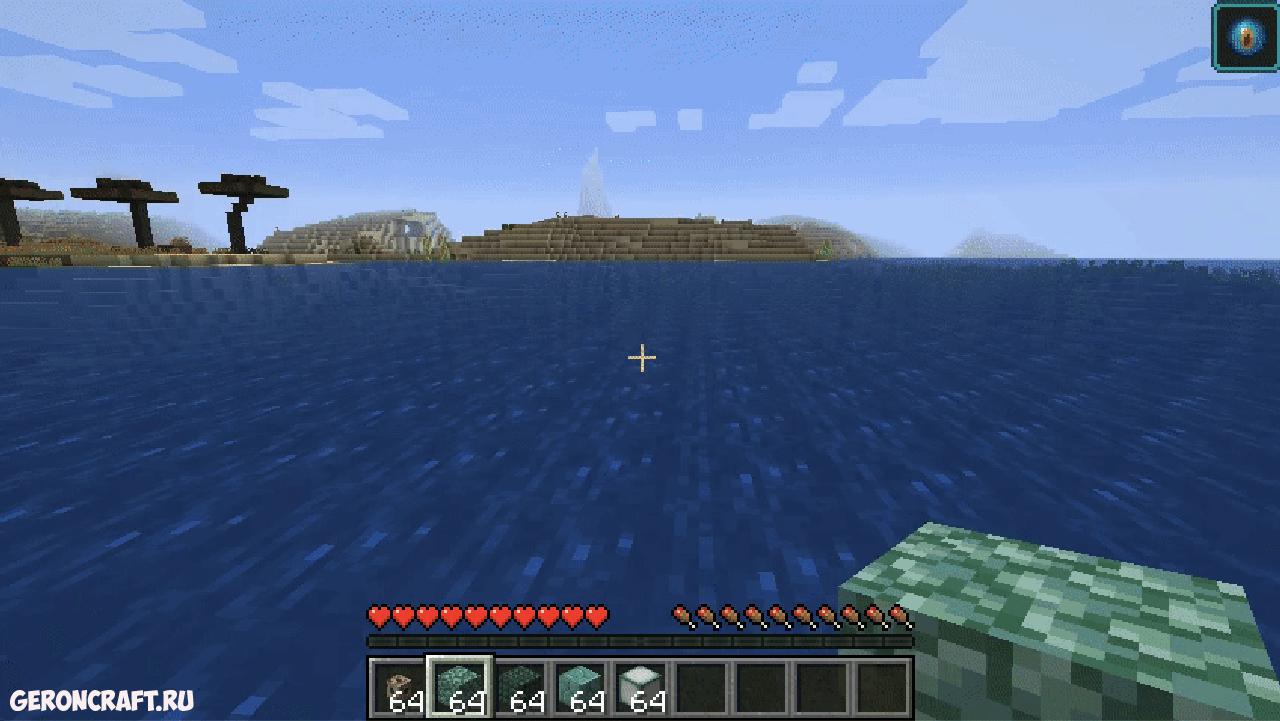Image resolution: width=1280 pixels, height=721 pixels.
Task: Choose the dark prismarine block slot
Action: pos(520,687)
